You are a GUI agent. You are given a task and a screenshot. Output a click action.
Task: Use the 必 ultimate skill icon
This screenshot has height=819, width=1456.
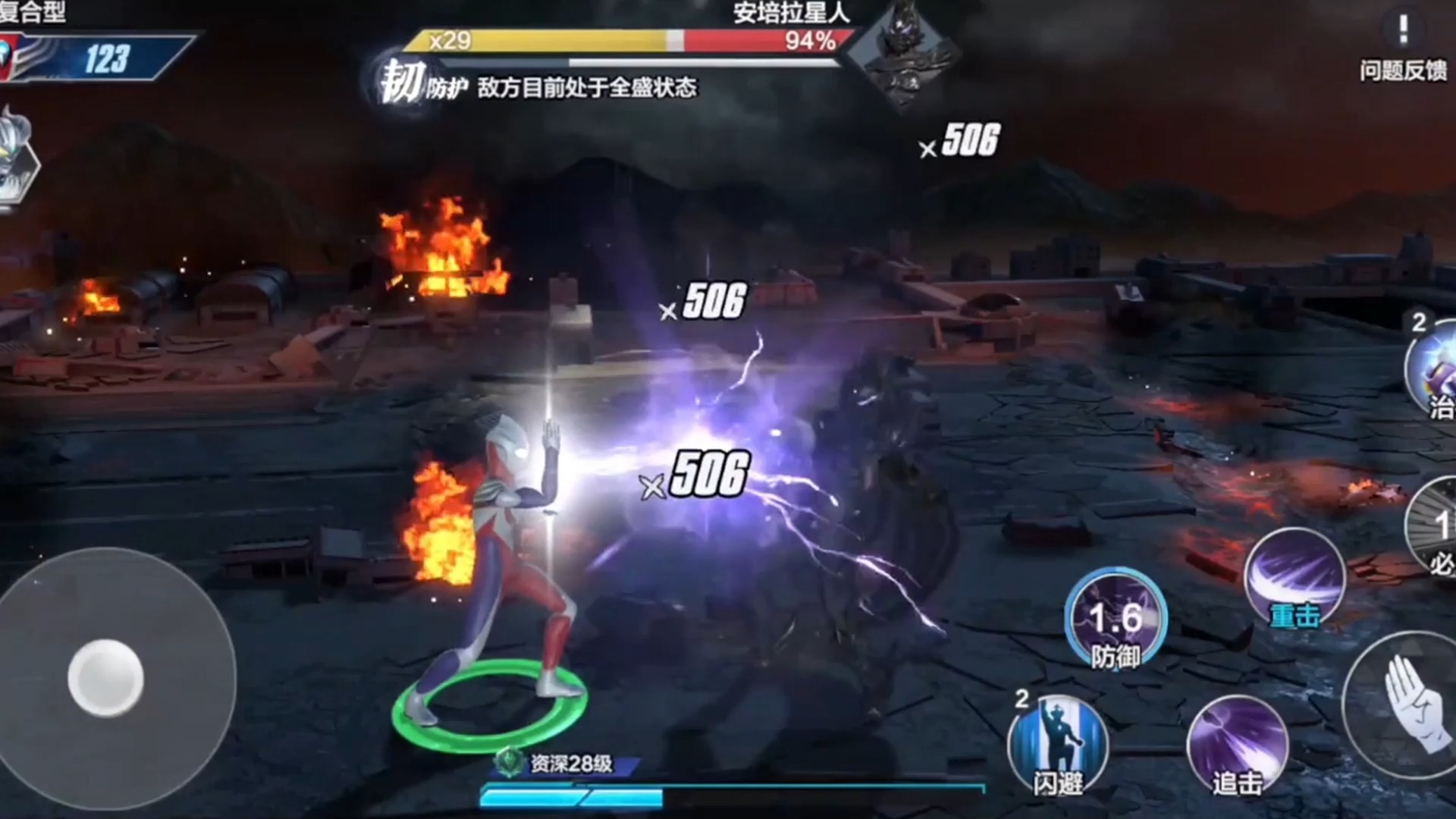click(x=1435, y=527)
